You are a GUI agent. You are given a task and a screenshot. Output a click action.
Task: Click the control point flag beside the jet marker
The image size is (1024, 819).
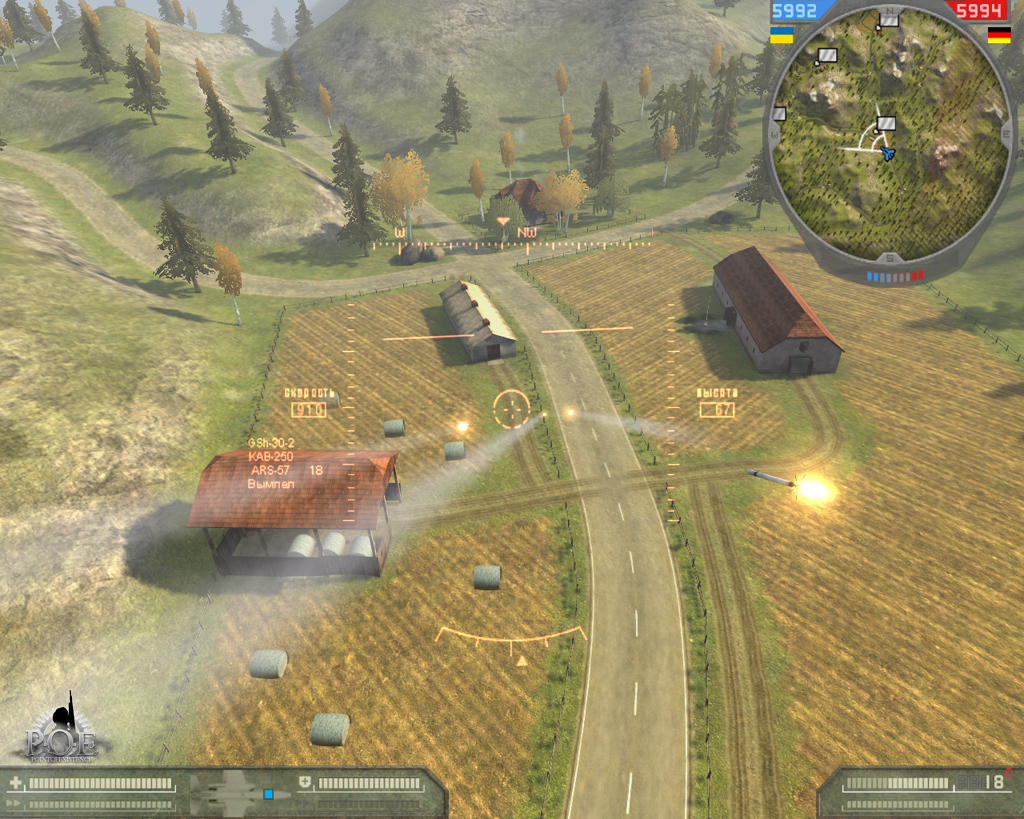(885, 124)
